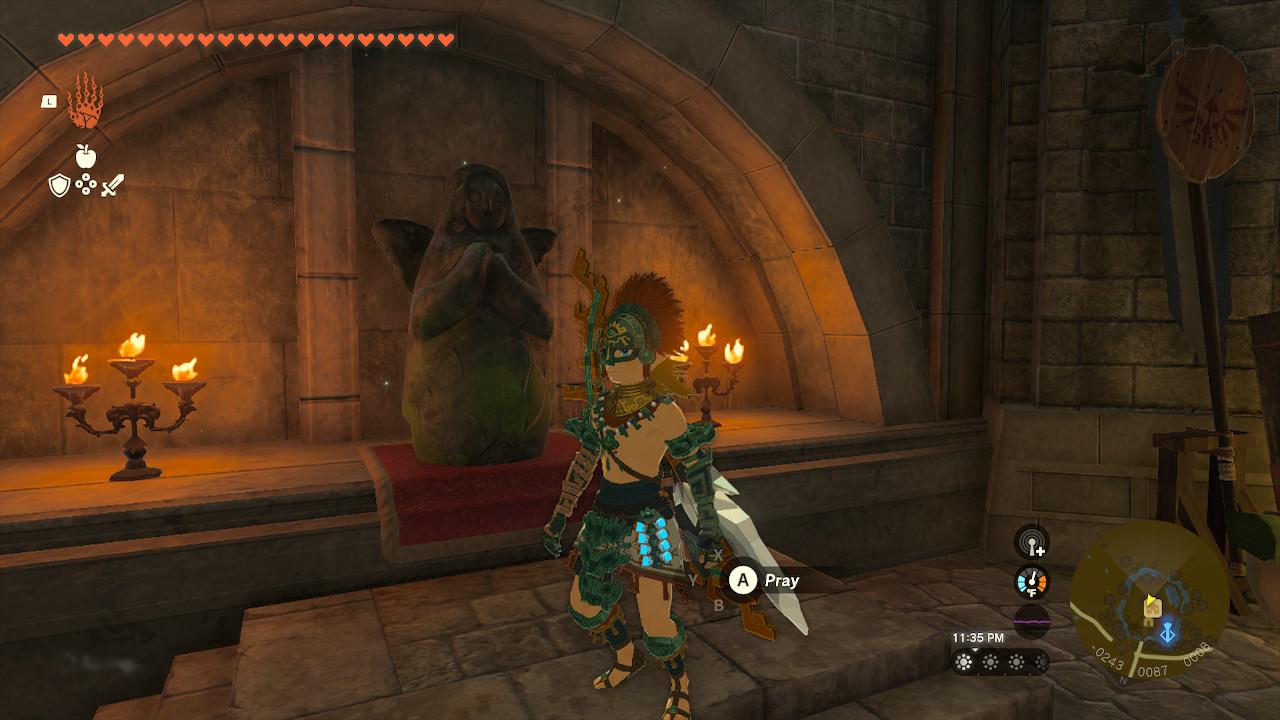Select the shield icon near the apple

[60, 185]
